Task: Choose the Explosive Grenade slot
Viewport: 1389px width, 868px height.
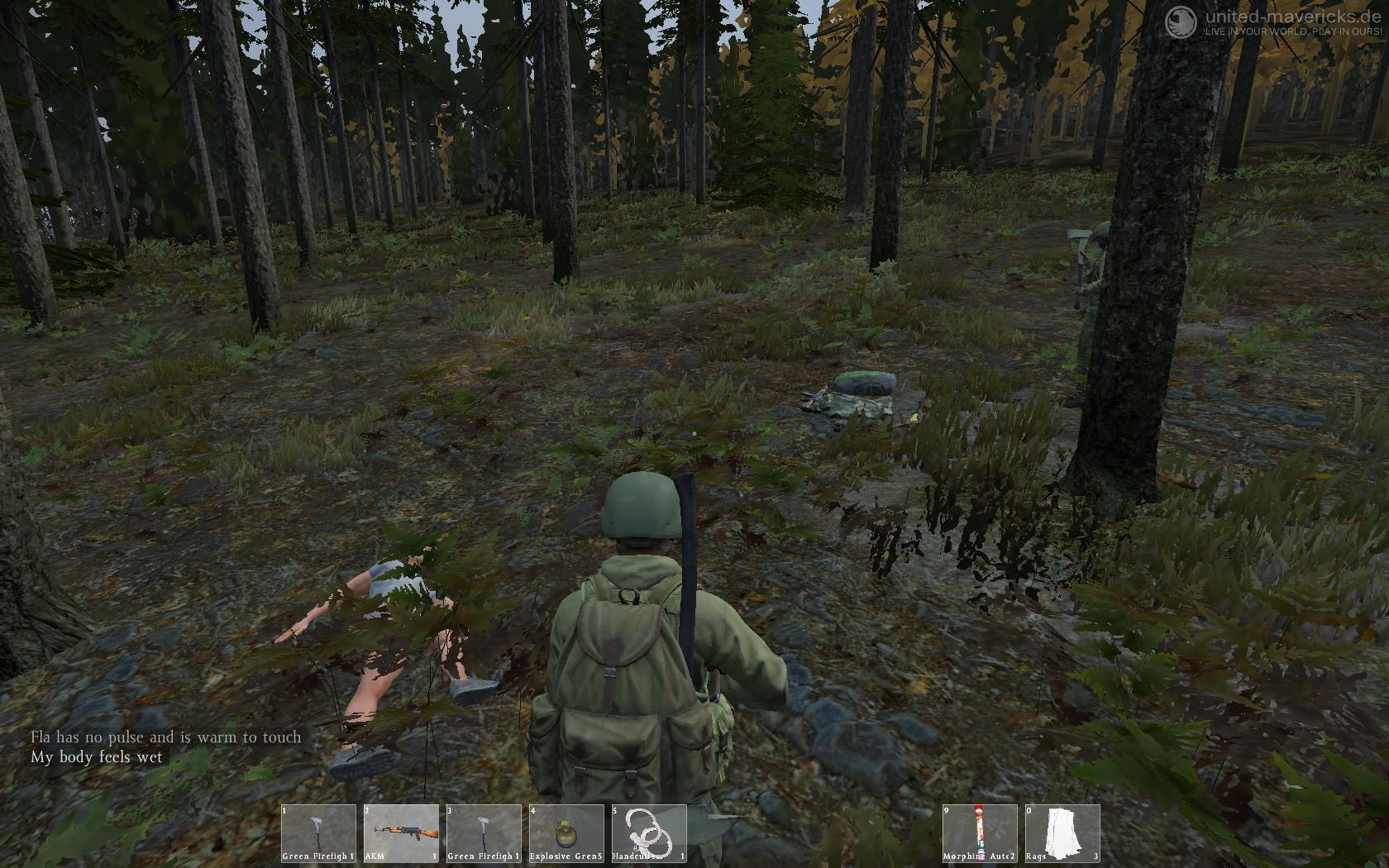Action: coord(566,833)
